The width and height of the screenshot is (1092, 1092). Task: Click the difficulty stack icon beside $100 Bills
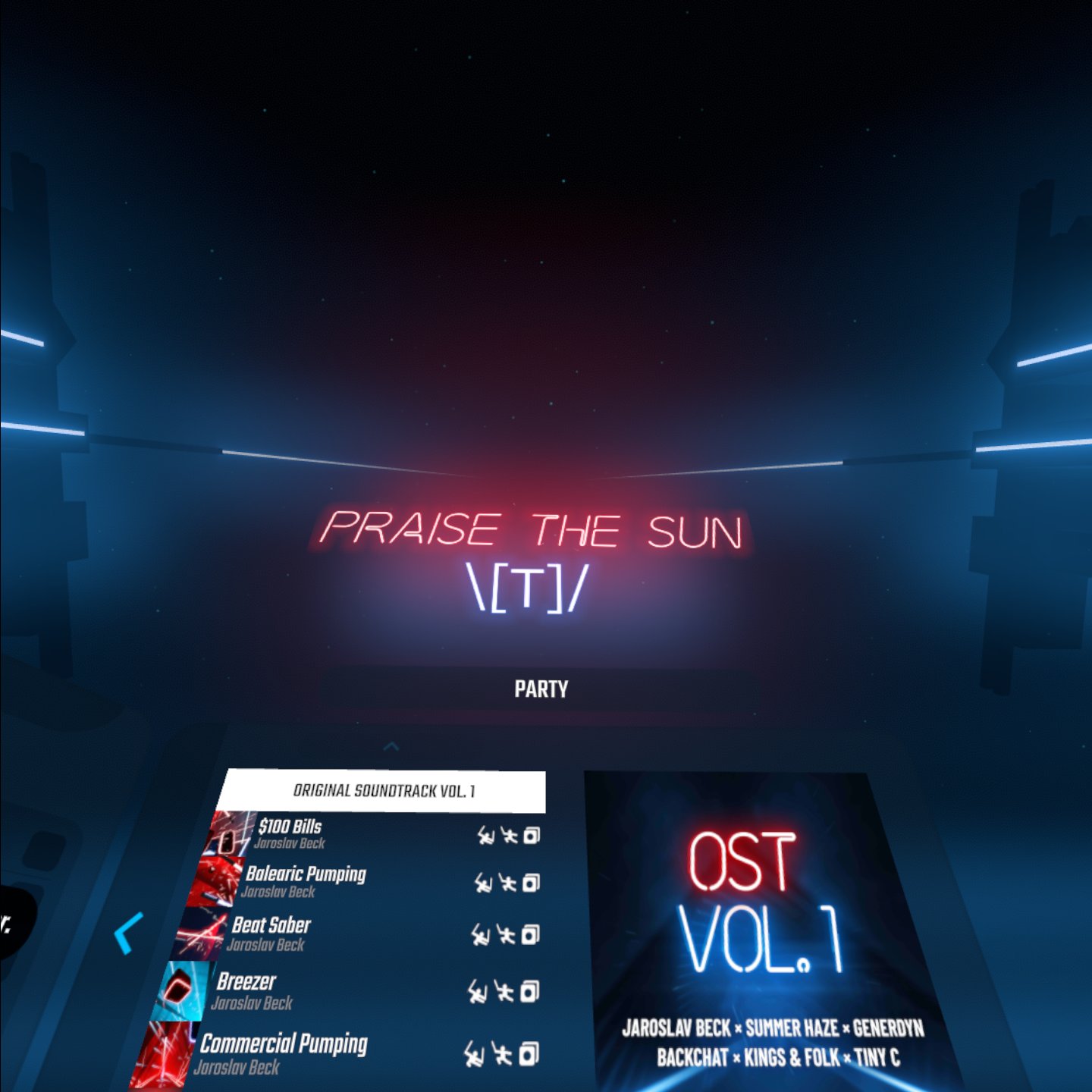532,836
